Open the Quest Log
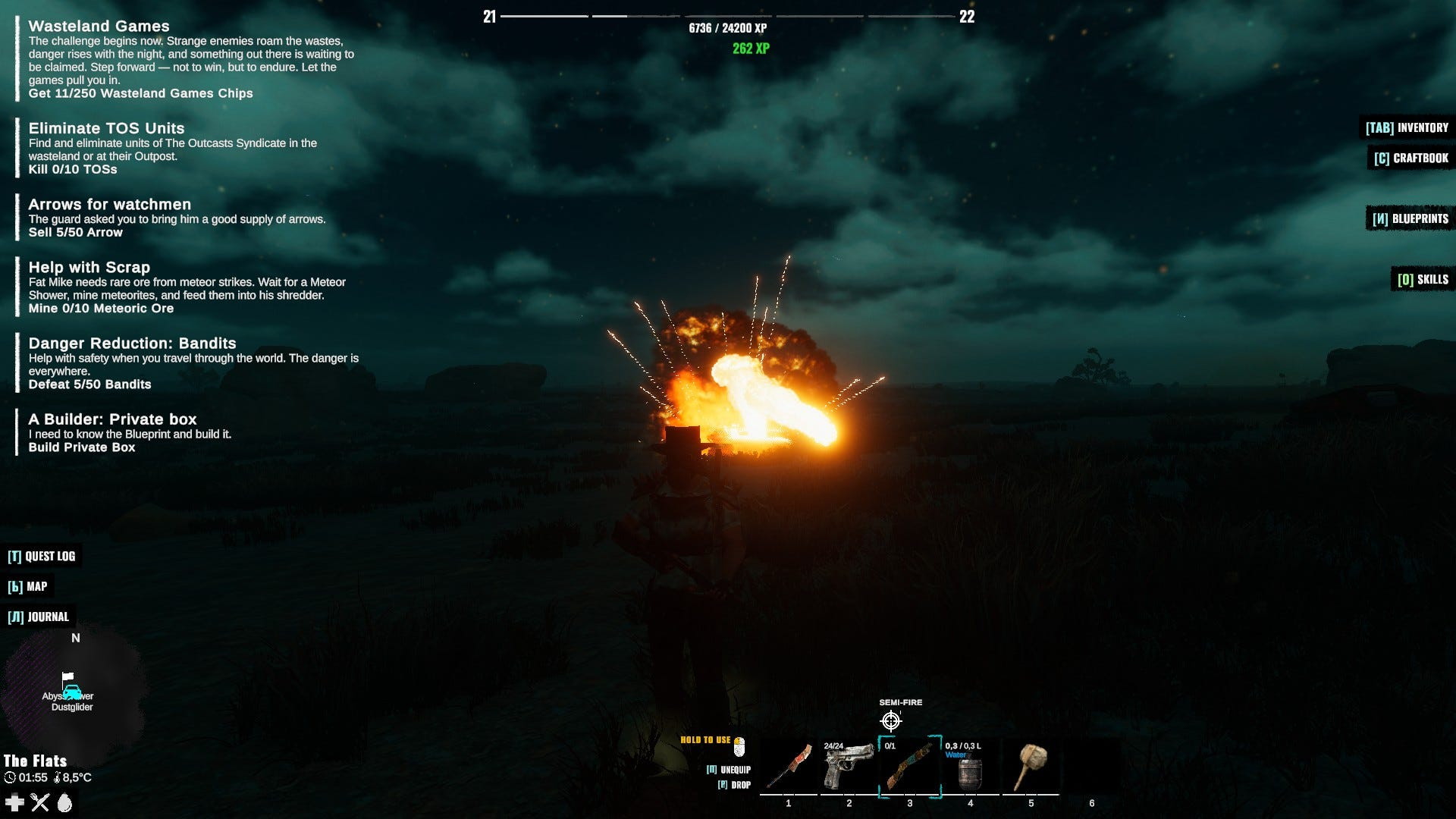Viewport: 1456px width, 819px height. (42, 556)
